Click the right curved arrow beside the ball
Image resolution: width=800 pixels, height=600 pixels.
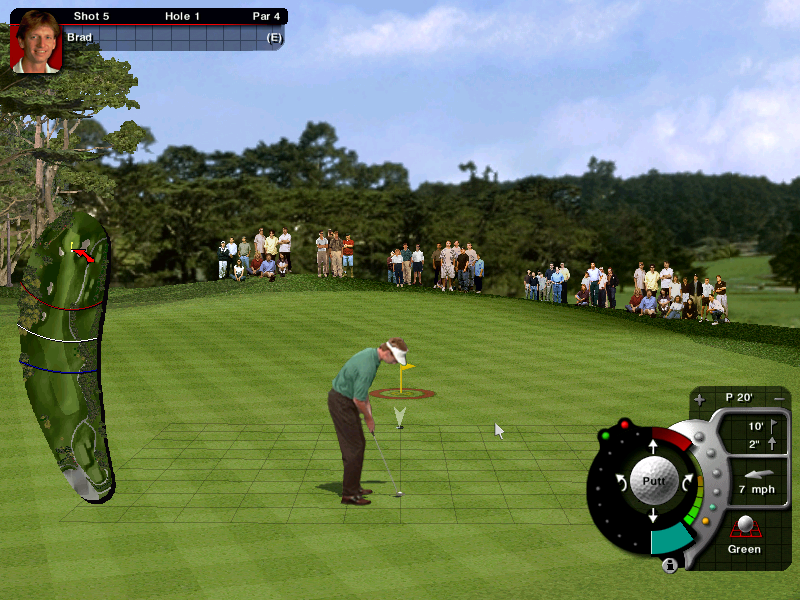(x=688, y=481)
